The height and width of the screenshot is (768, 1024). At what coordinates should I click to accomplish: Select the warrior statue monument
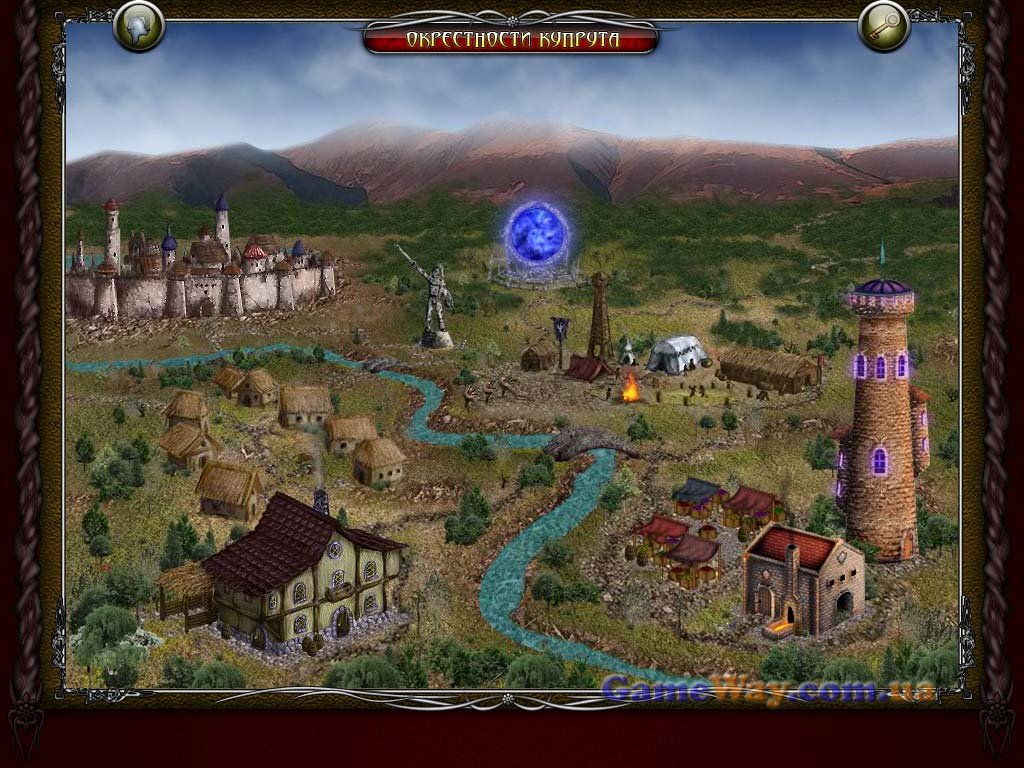(435, 298)
